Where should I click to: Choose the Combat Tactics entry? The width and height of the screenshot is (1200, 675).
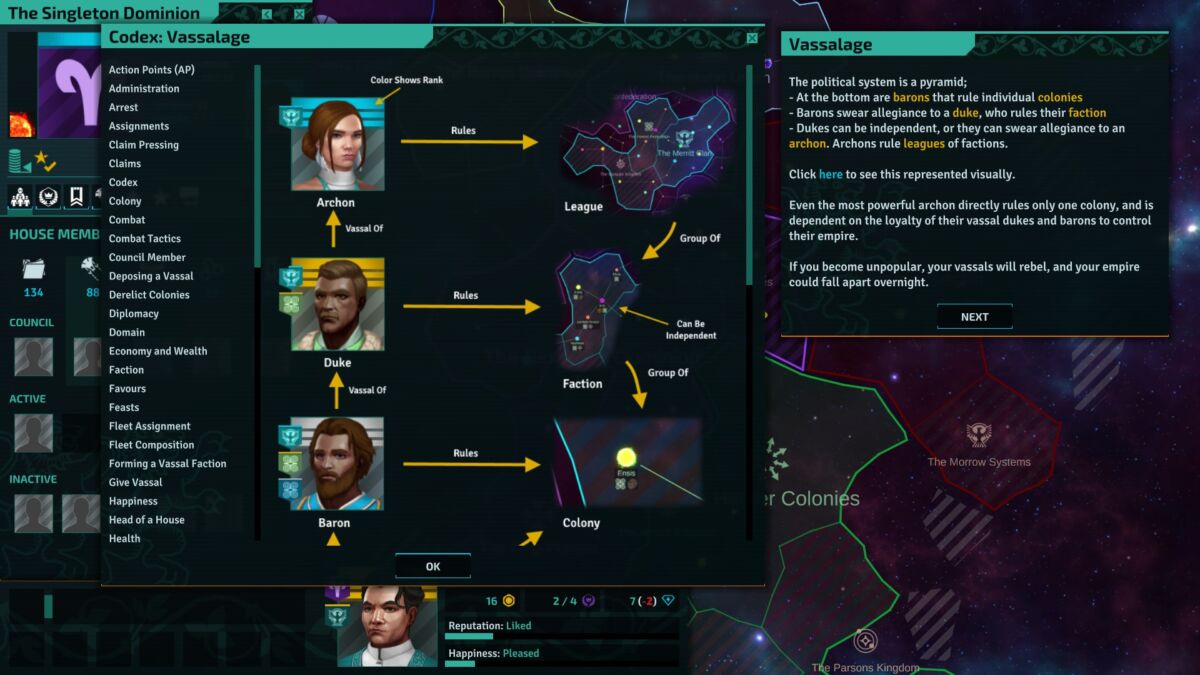point(145,239)
